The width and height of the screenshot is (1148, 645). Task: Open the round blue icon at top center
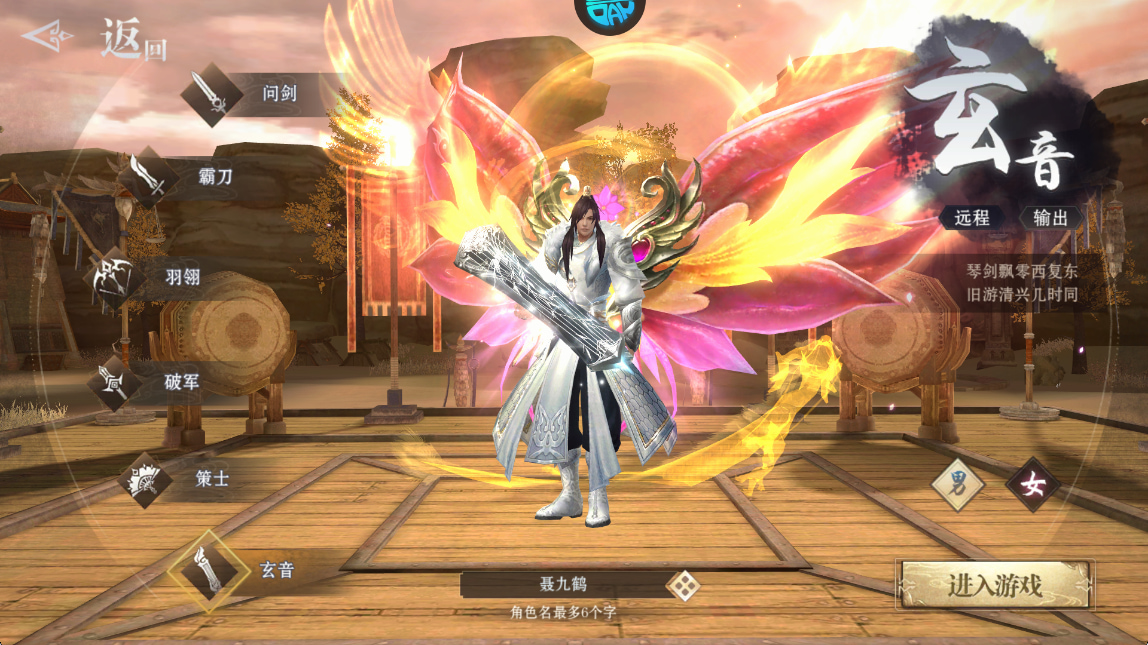pos(609,10)
